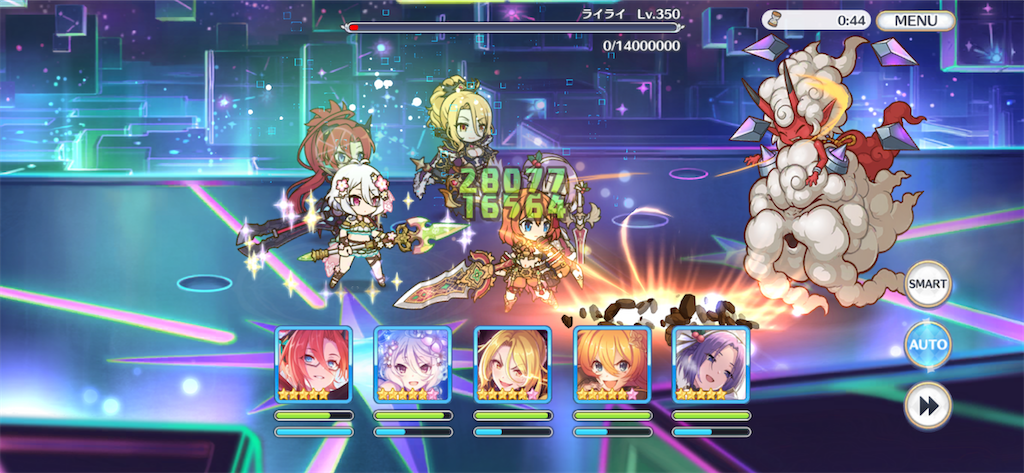Select the orange-haired character portrait
This screenshot has width=1024, height=473.
click(611, 364)
